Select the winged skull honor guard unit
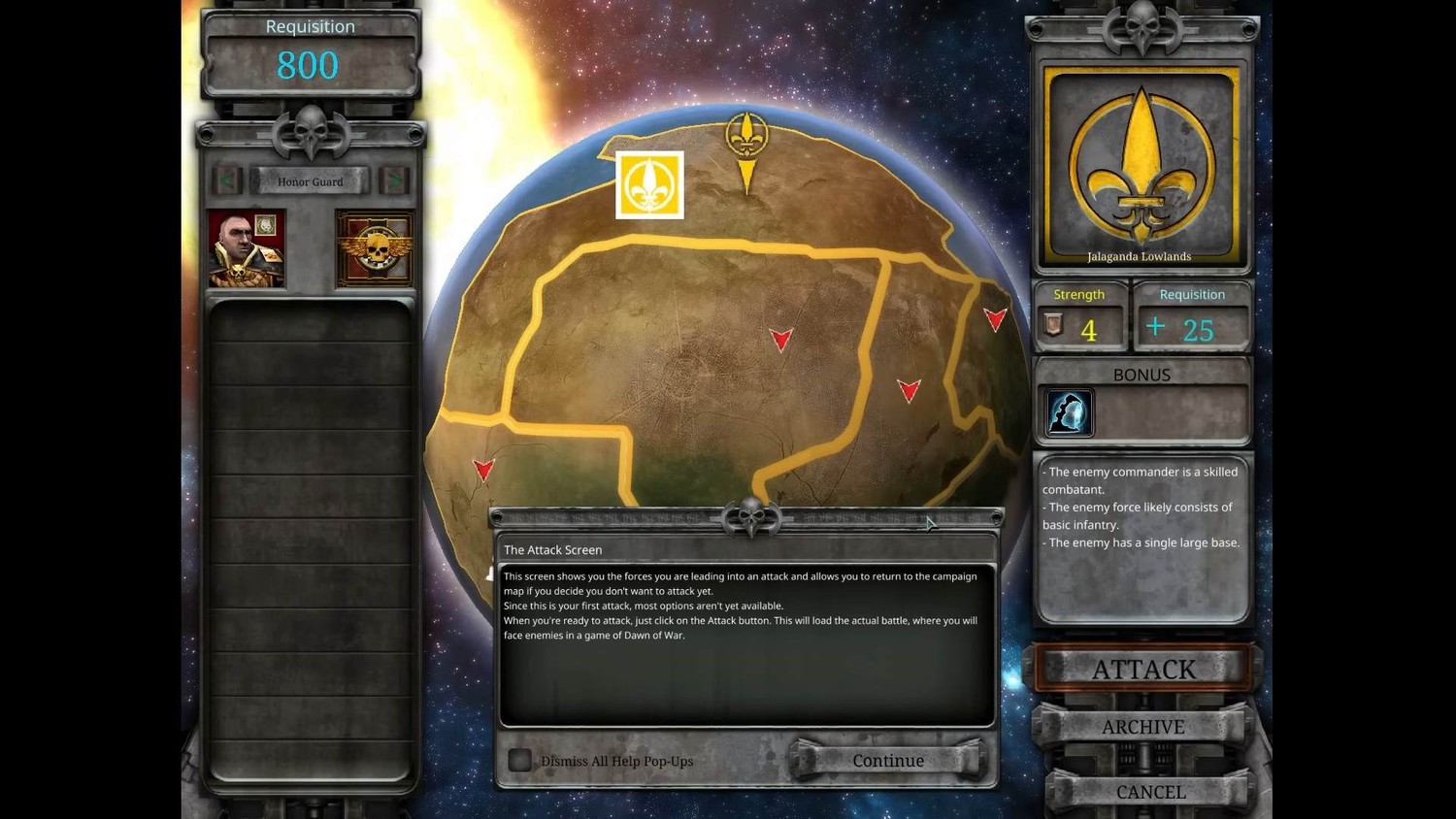 coord(375,249)
